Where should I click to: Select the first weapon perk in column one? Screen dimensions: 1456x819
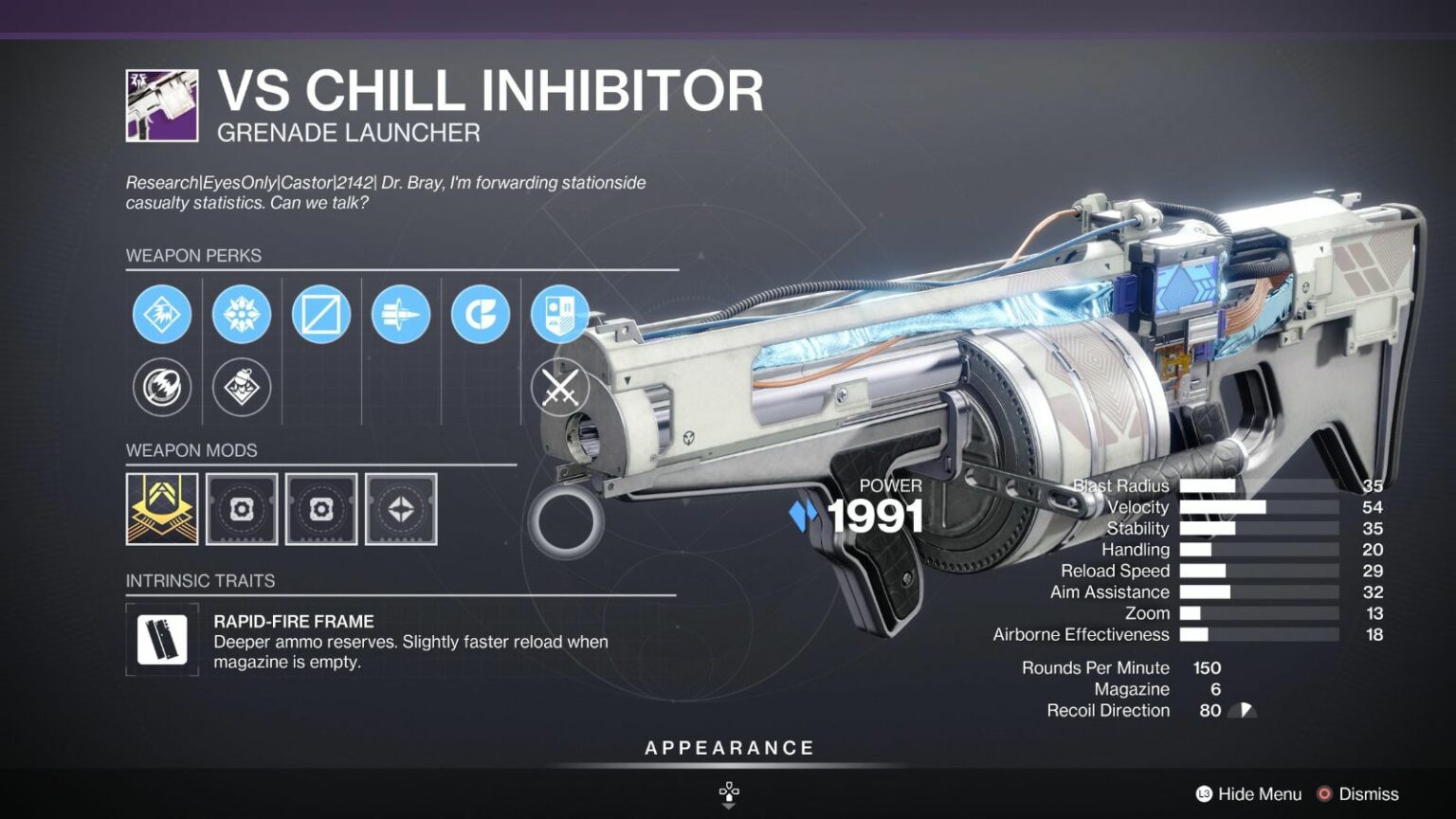click(x=161, y=313)
